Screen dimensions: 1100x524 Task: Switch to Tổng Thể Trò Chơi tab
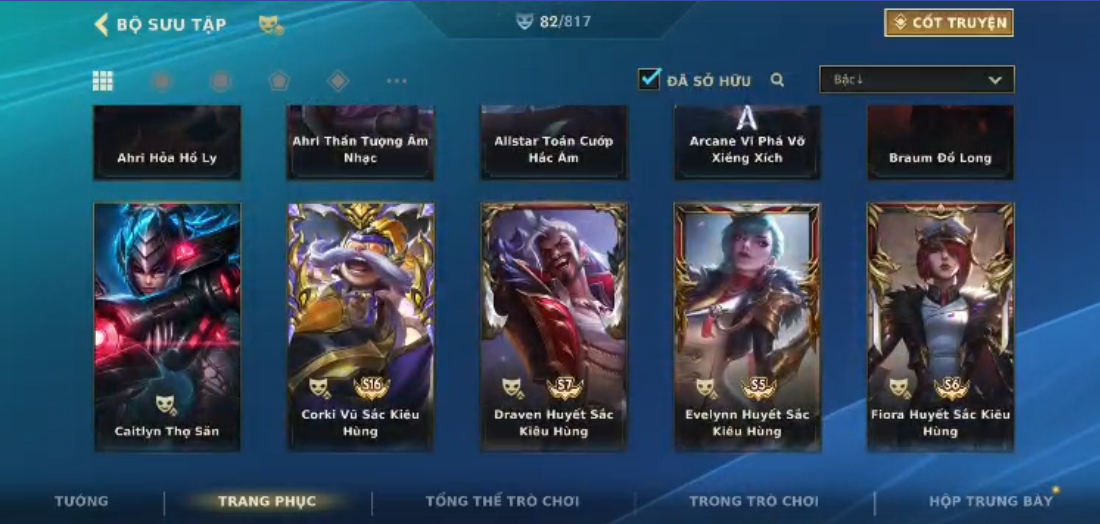point(502,501)
